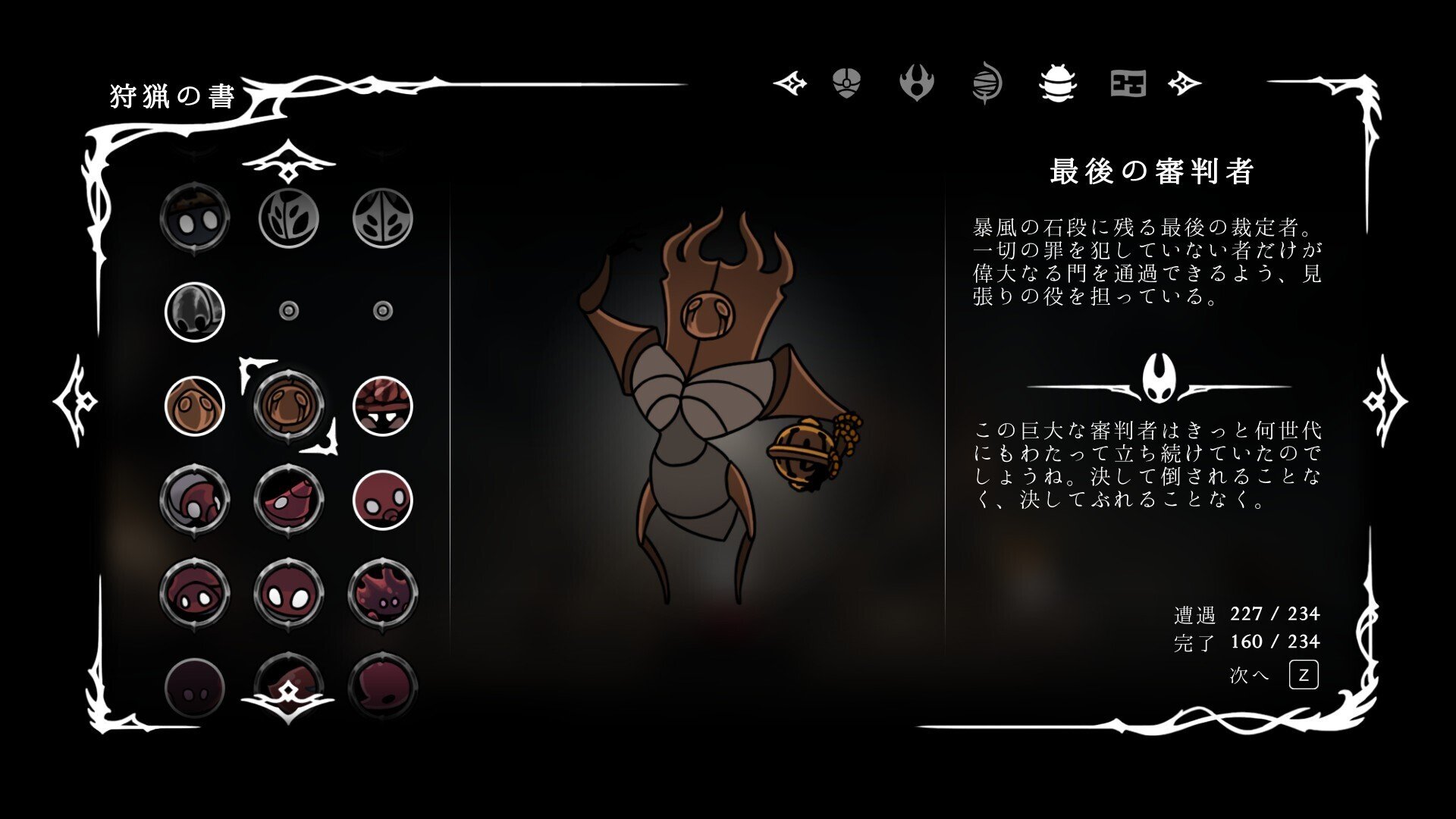Open the leaf-pattern sigil journal entry

tap(288, 218)
